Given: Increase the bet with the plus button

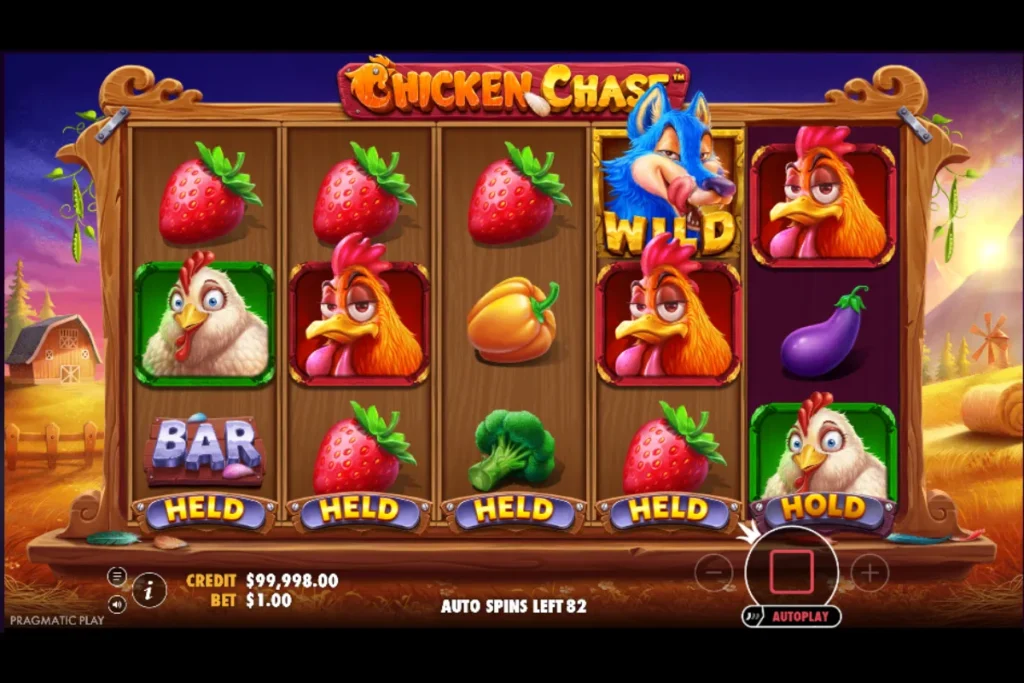Looking at the screenshot, I should 869,572.
